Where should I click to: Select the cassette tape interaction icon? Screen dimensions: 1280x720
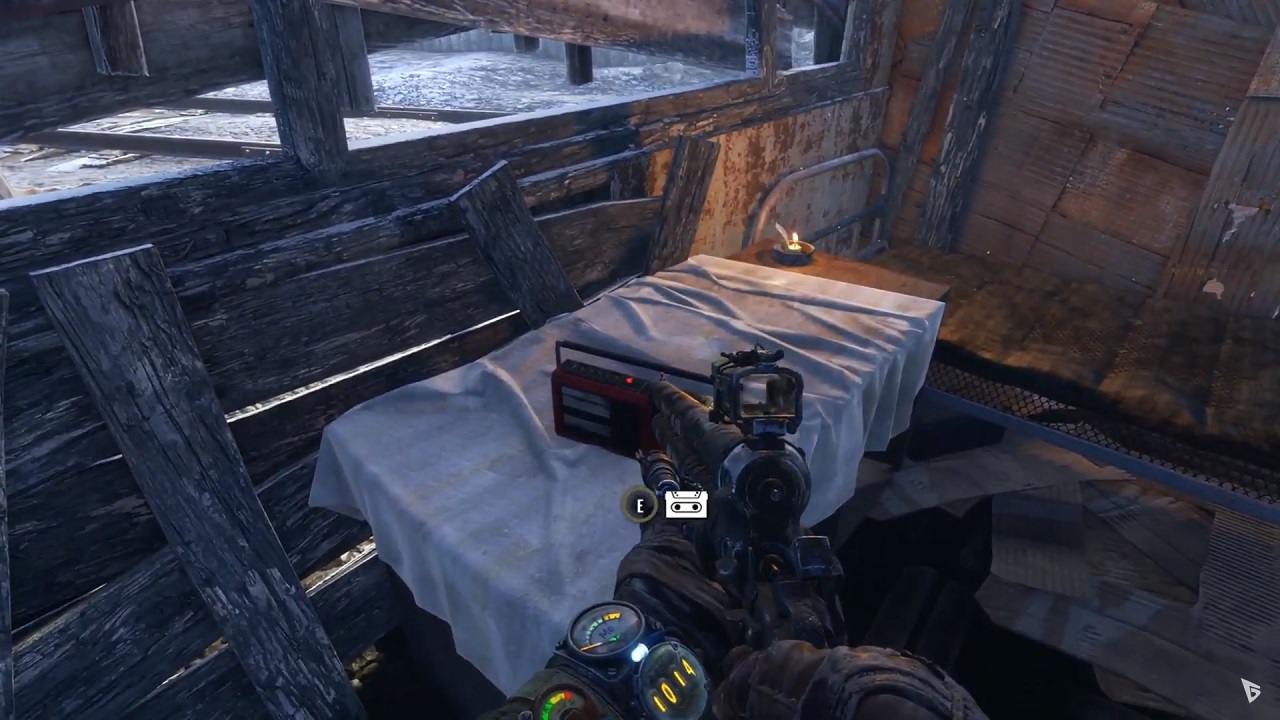(686, 505)
